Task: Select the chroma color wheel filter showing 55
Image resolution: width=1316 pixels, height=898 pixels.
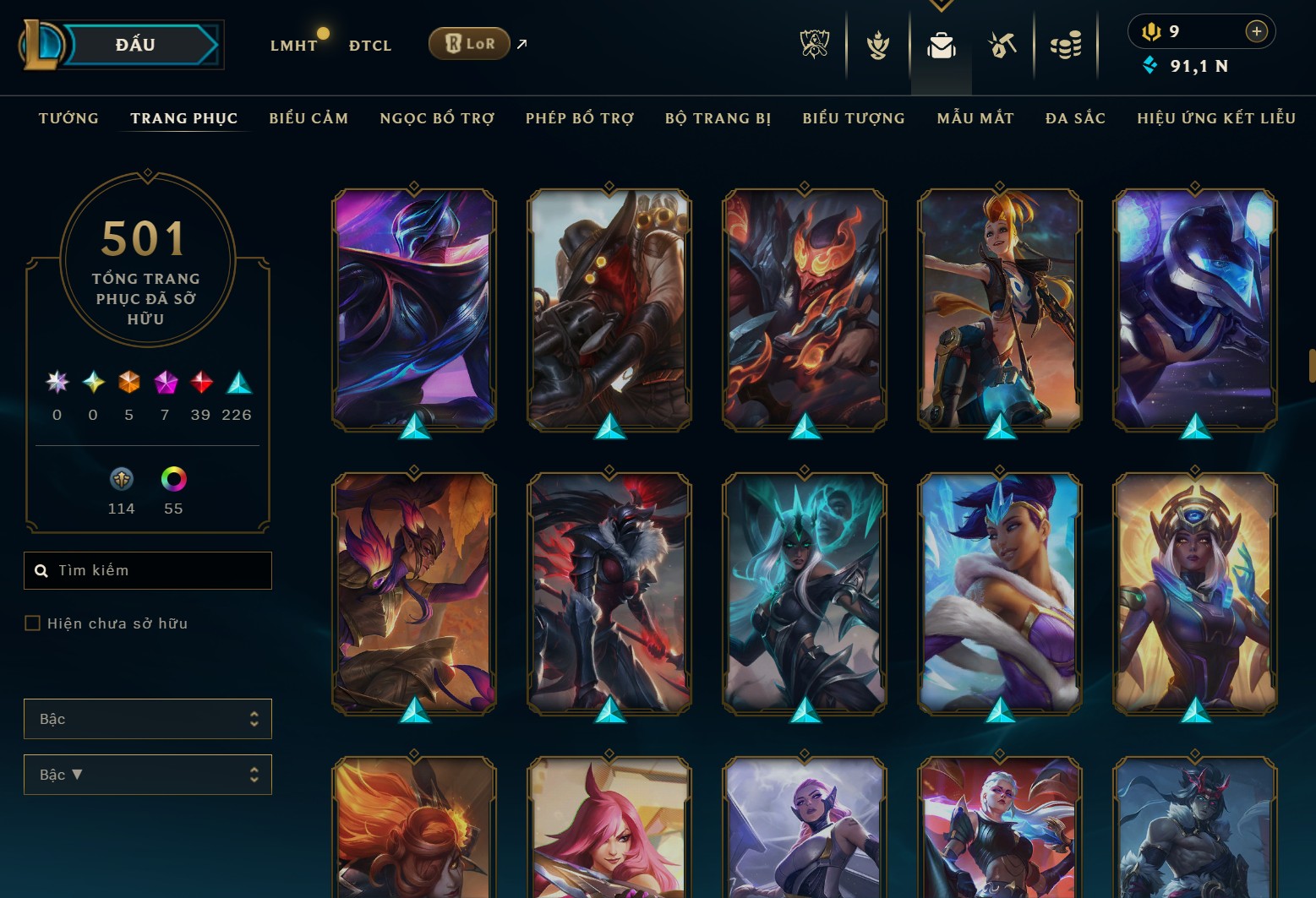Action: click(172, 479)
